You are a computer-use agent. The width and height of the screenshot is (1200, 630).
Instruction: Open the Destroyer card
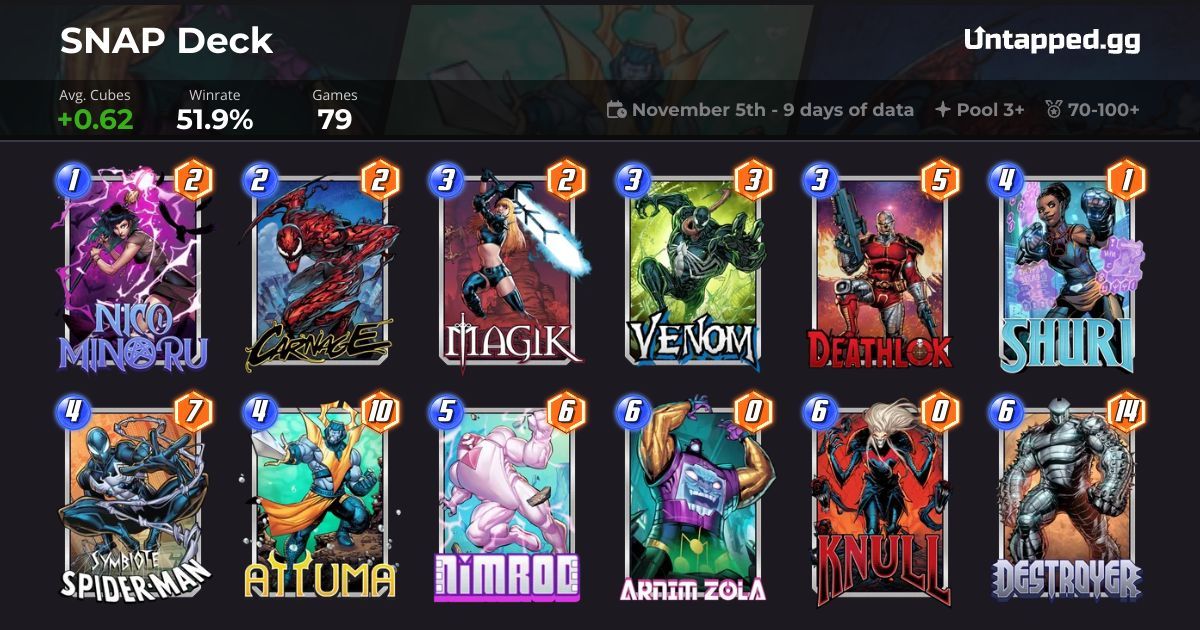[x=1069, y=500]
